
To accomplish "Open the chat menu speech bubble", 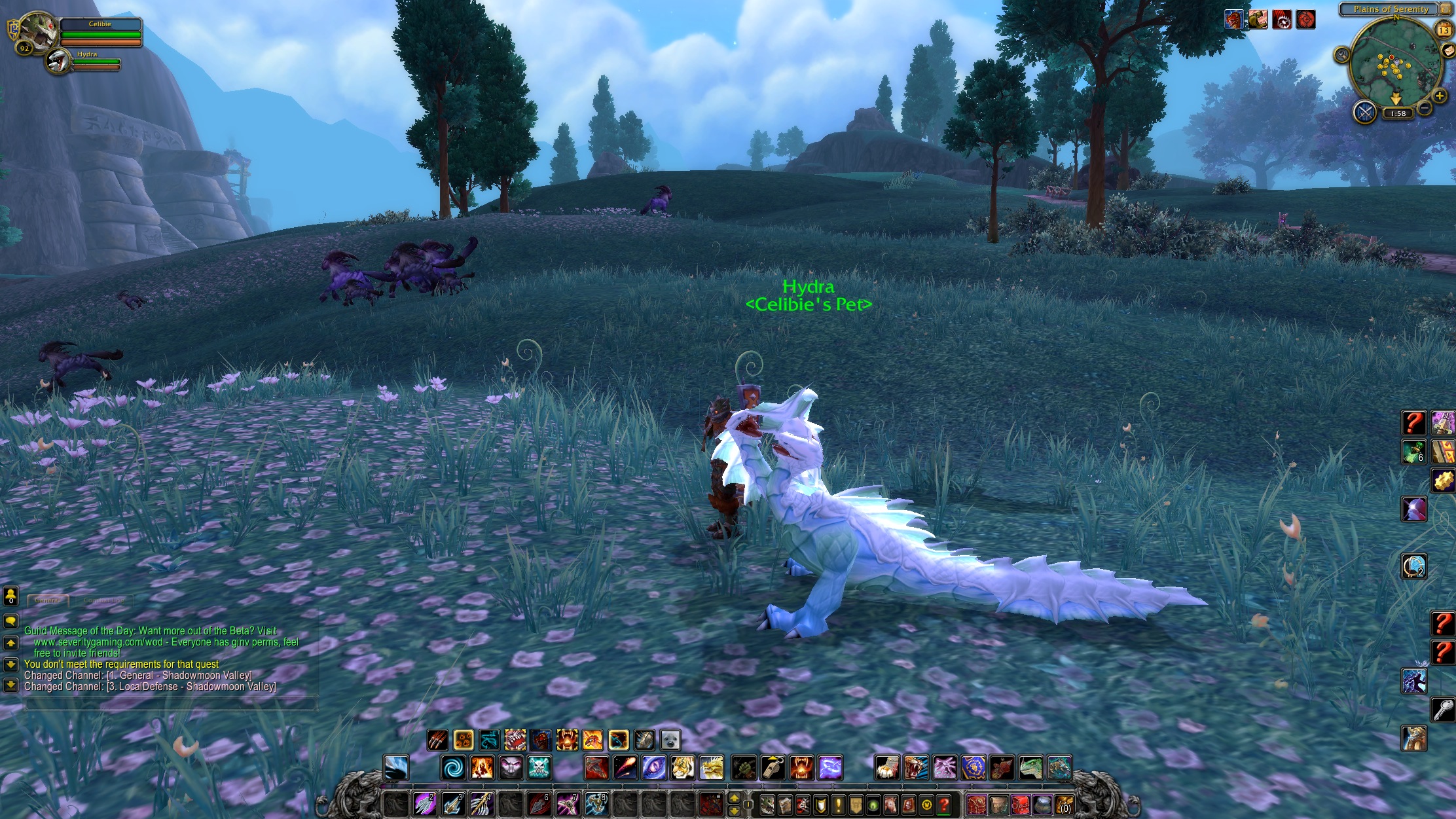I will [x=10, y=621].
